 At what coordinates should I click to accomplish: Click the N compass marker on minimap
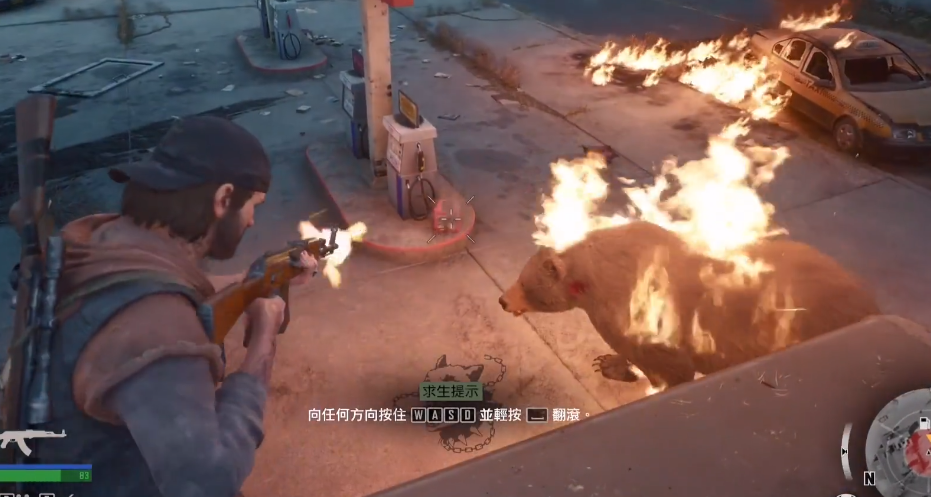coord(868,479)
